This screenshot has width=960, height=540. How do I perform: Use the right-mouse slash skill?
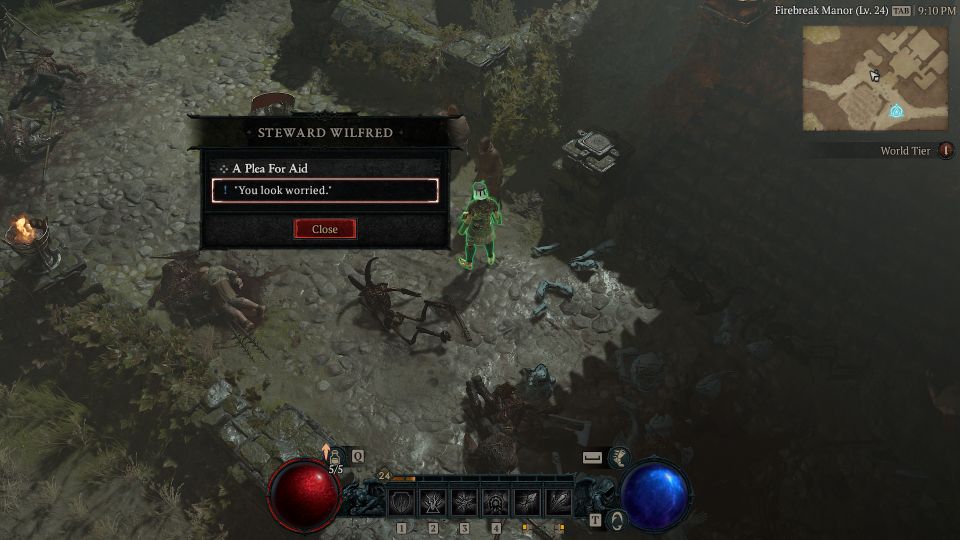(x=558, y=502)
